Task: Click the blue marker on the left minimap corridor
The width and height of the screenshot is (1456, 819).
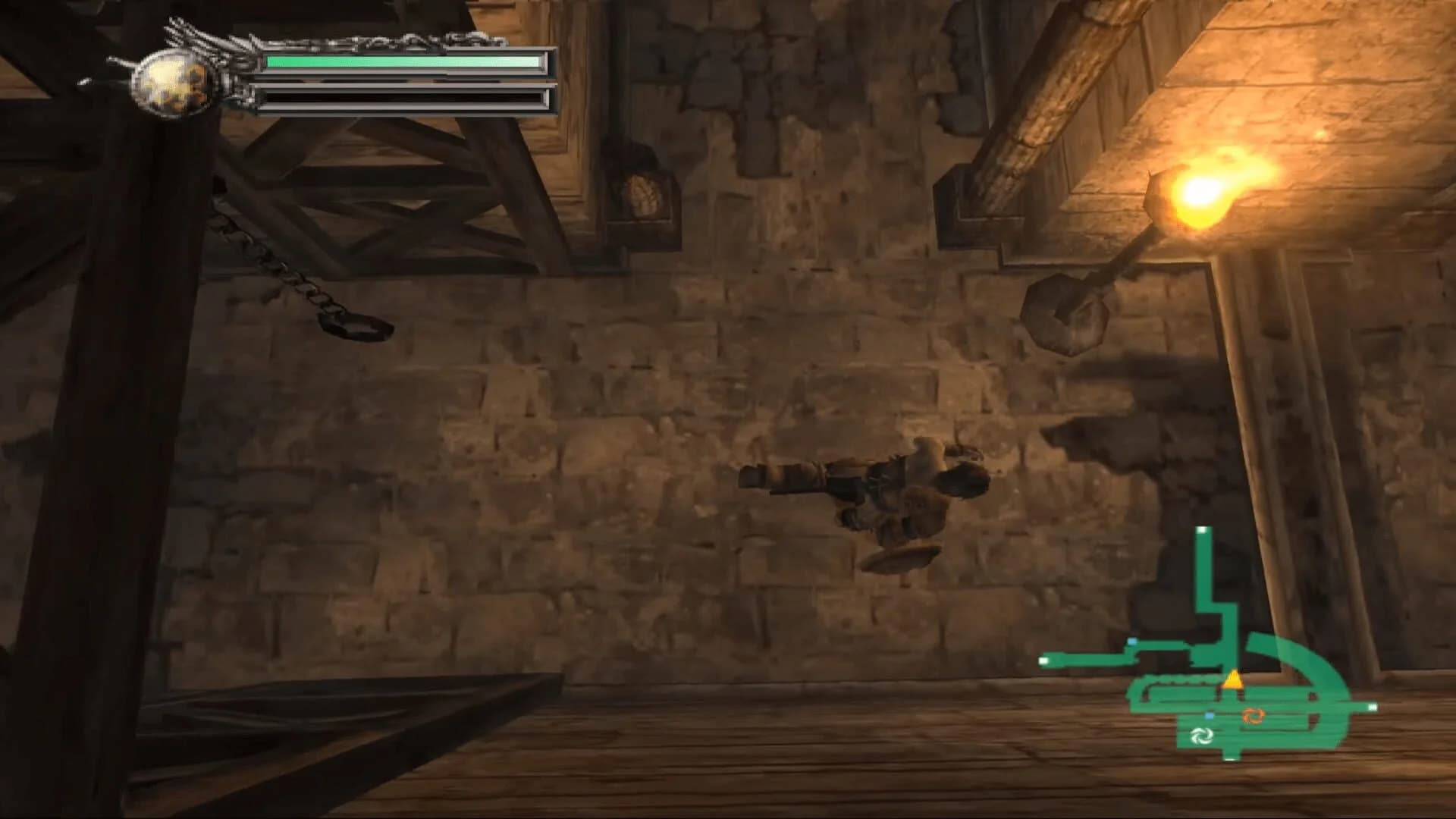Action: click(x=1132, y=642)
